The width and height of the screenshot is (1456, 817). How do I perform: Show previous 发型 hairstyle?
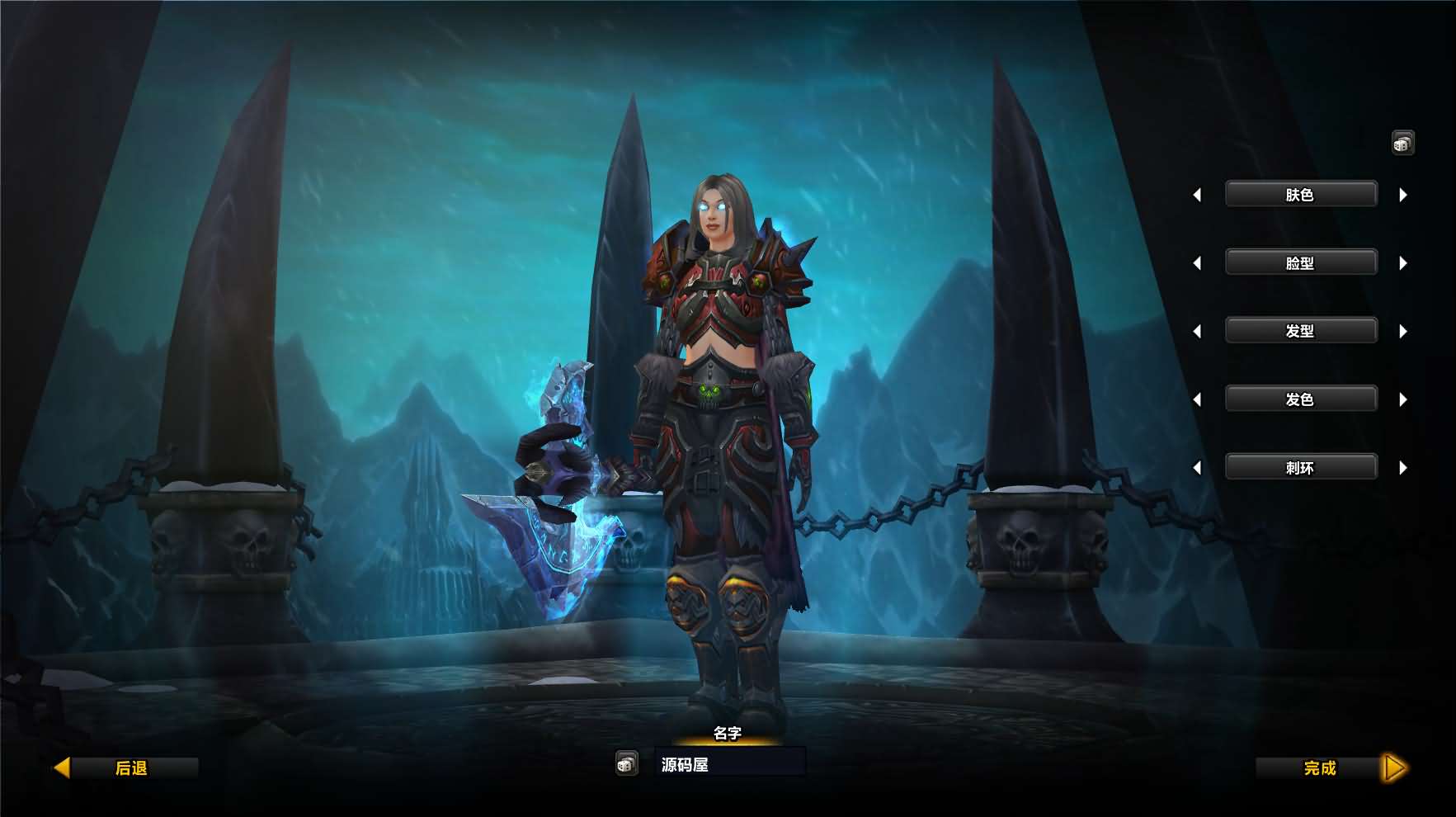click(1197, 332)
